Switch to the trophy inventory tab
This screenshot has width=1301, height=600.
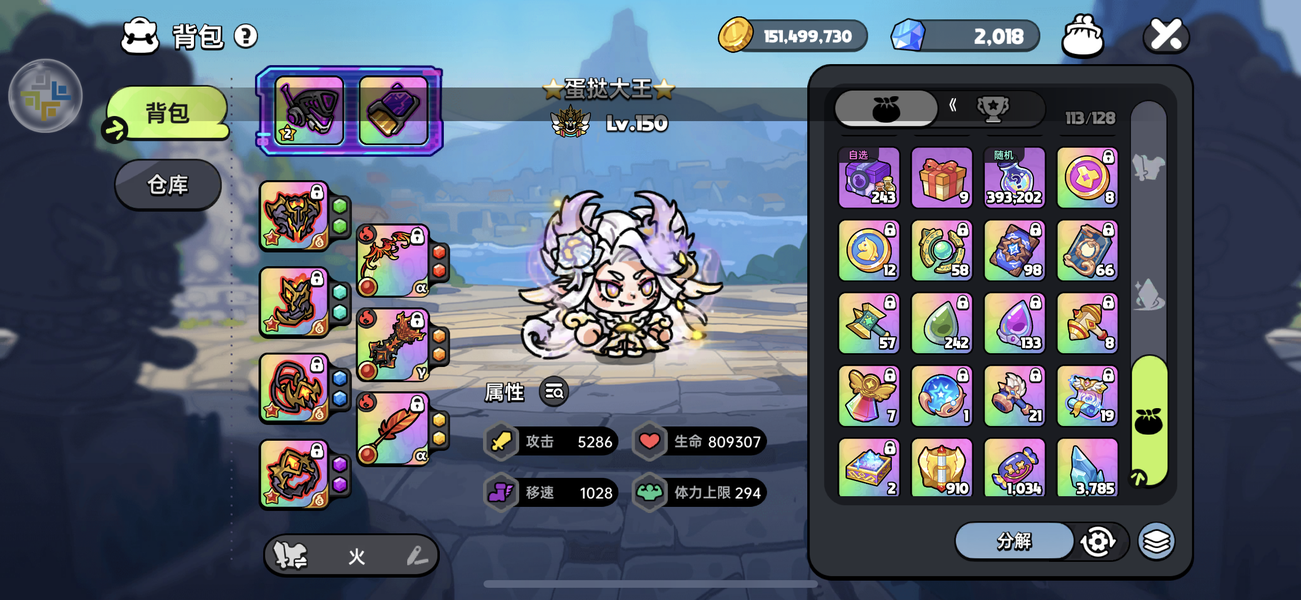(x=992, y=108)
